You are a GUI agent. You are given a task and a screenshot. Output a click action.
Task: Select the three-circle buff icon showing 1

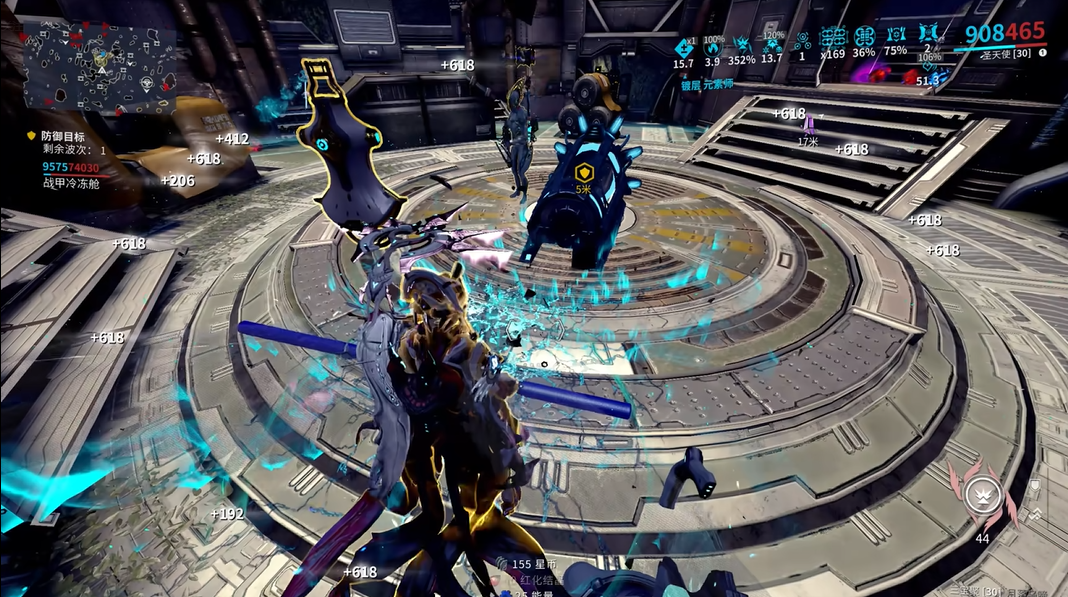pos(802,41)
